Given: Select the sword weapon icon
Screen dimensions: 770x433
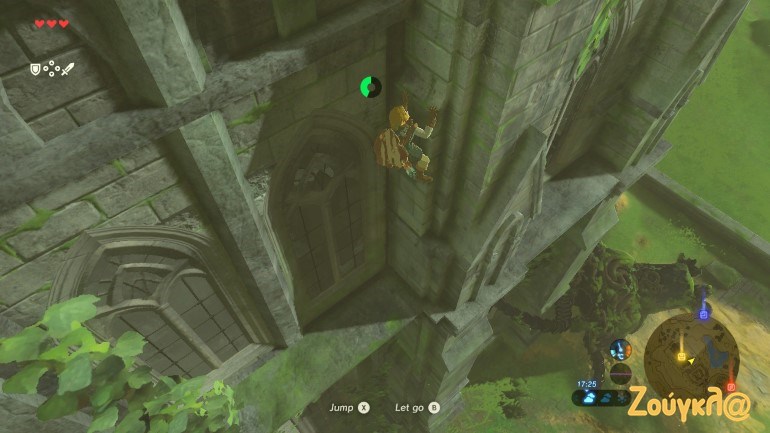Looking at the screenshot, I should (68, 69).
